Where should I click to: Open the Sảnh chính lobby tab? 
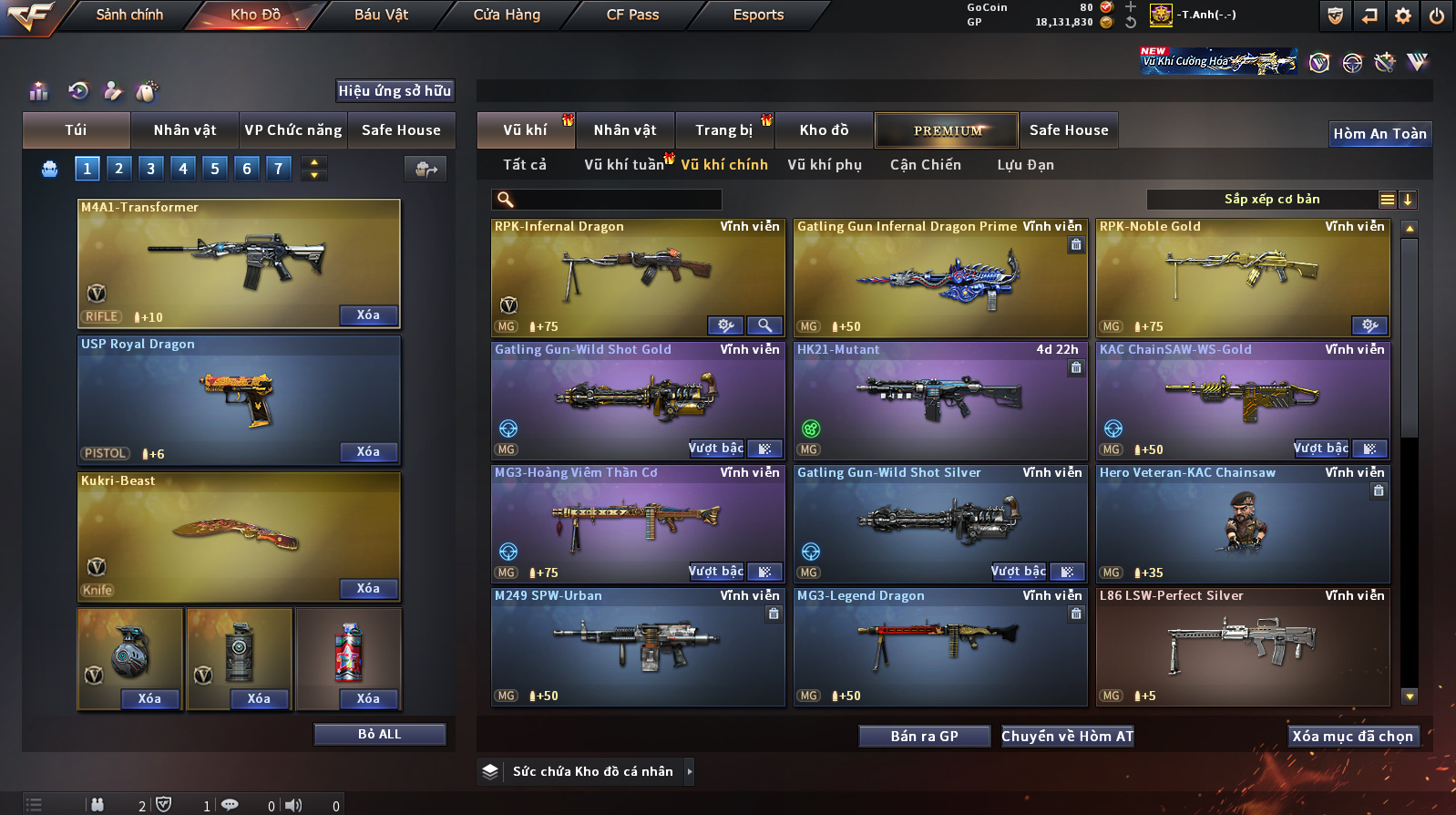(129, 15)
